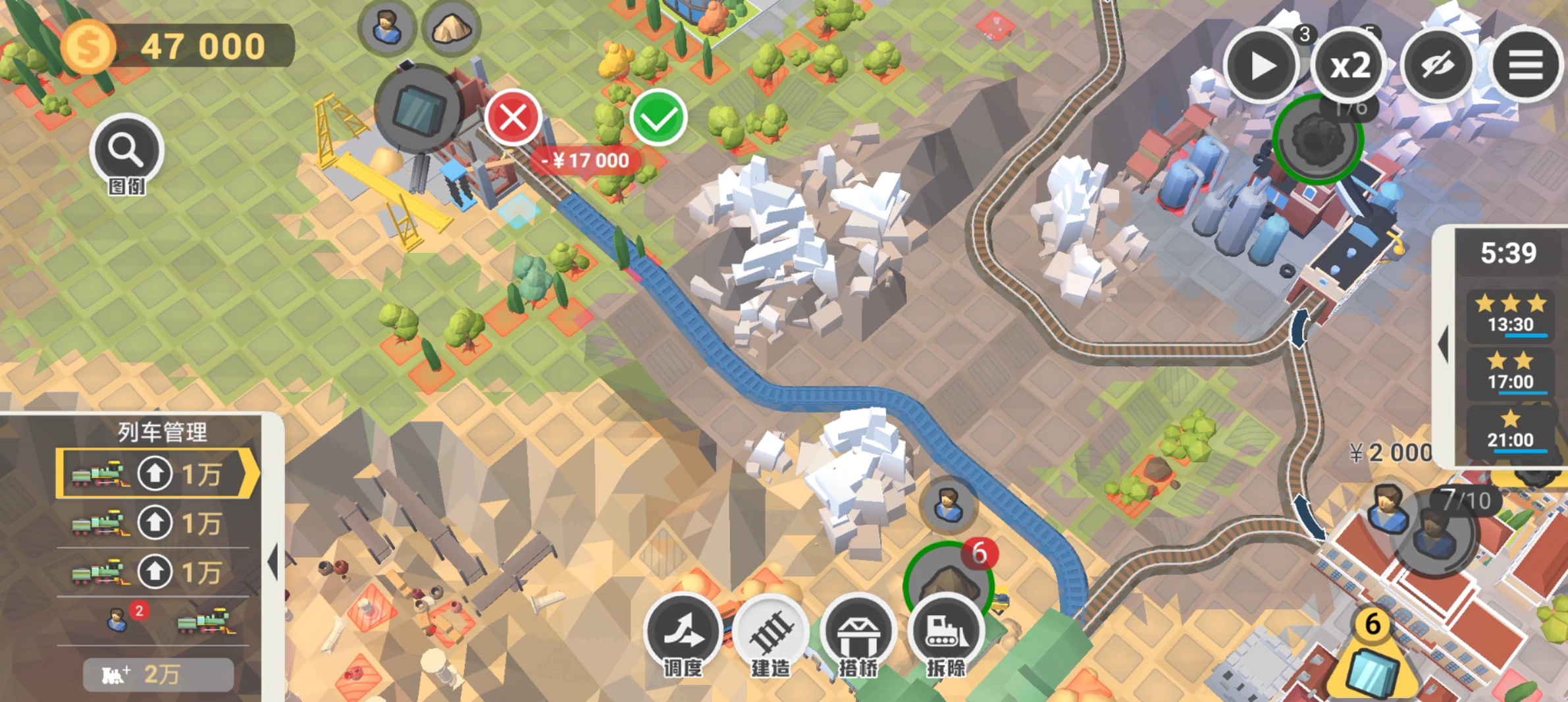
Task: Open the 图例 legend magnifier
Action: pyautogui.click(x=126, y=151)
